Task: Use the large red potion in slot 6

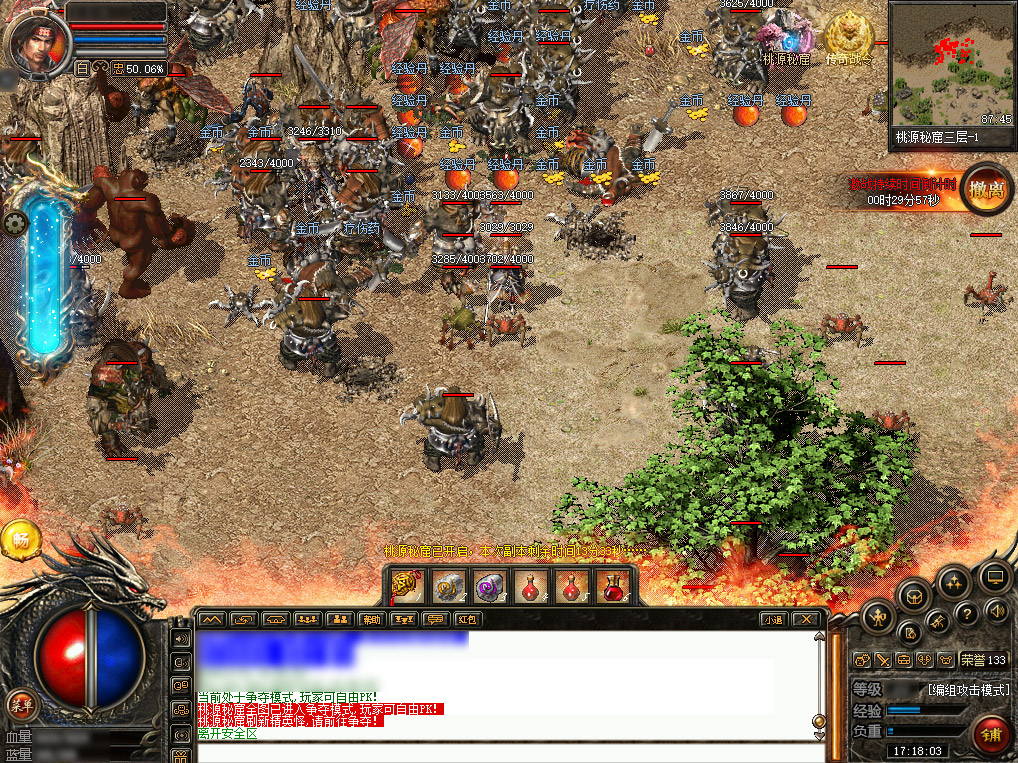Action: (613, 586)
